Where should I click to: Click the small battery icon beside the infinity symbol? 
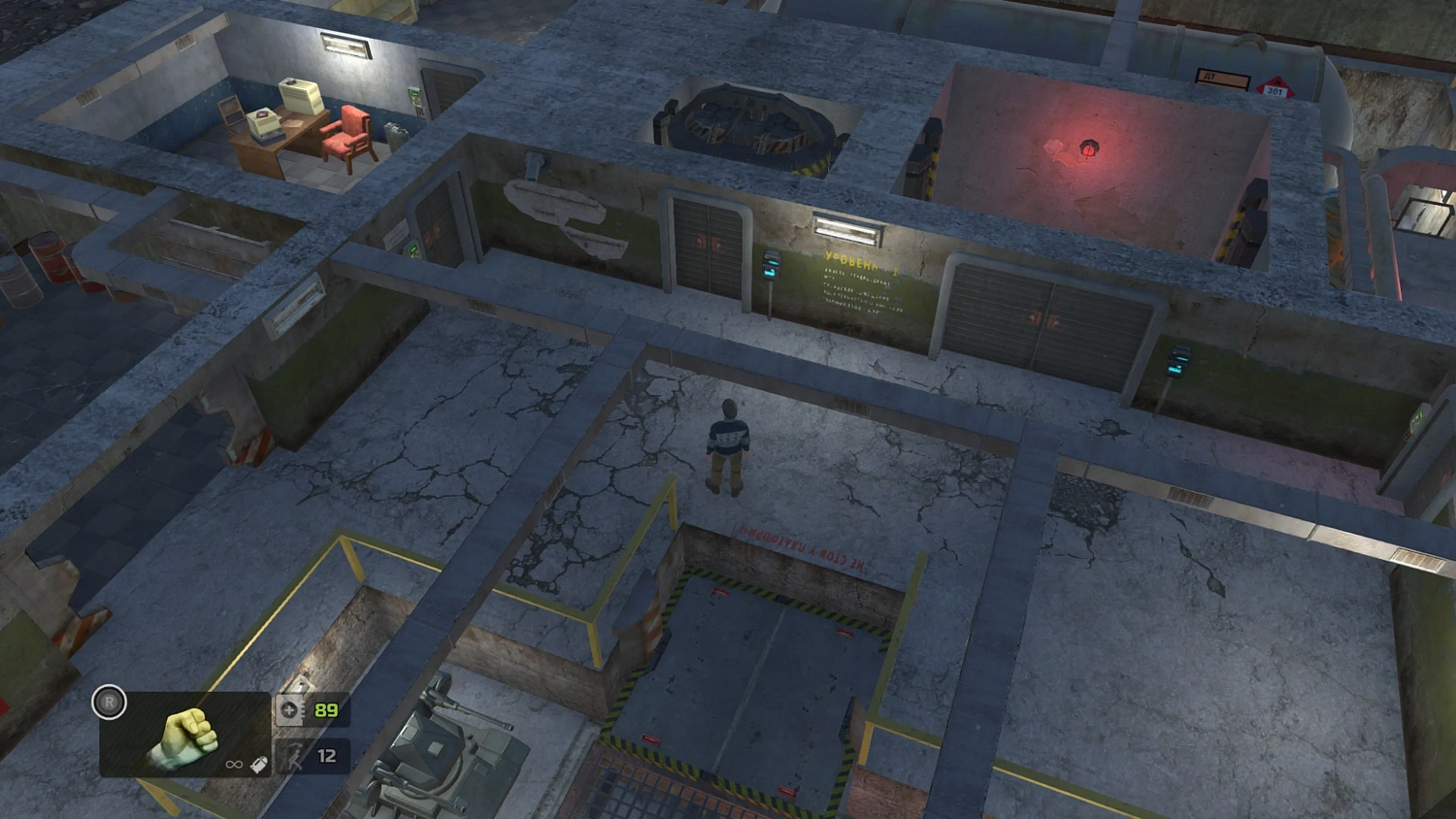click(x=259, y=764)
